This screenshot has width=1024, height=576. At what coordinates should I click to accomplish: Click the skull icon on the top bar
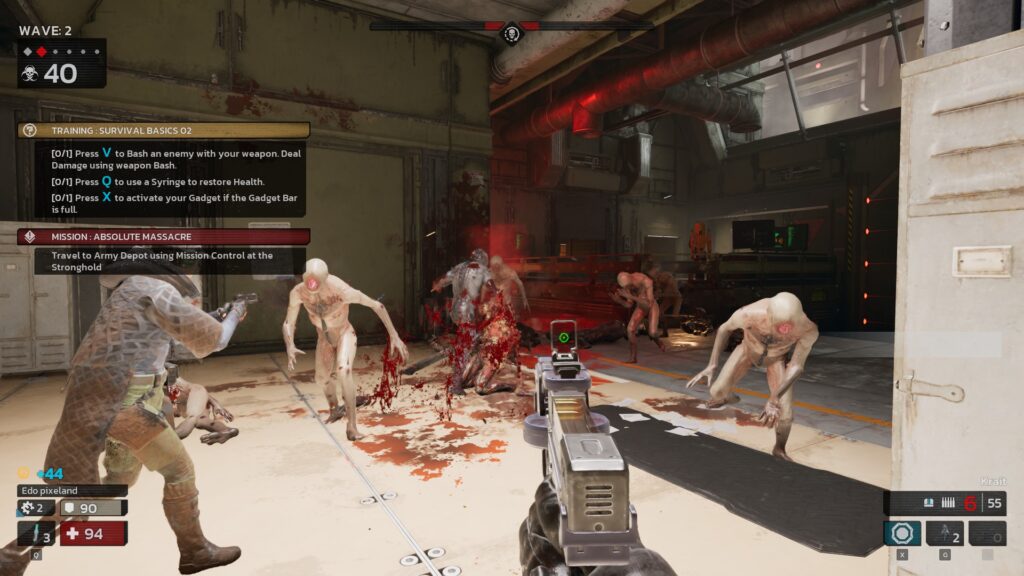pyautogui.click(x=512, y=35)
